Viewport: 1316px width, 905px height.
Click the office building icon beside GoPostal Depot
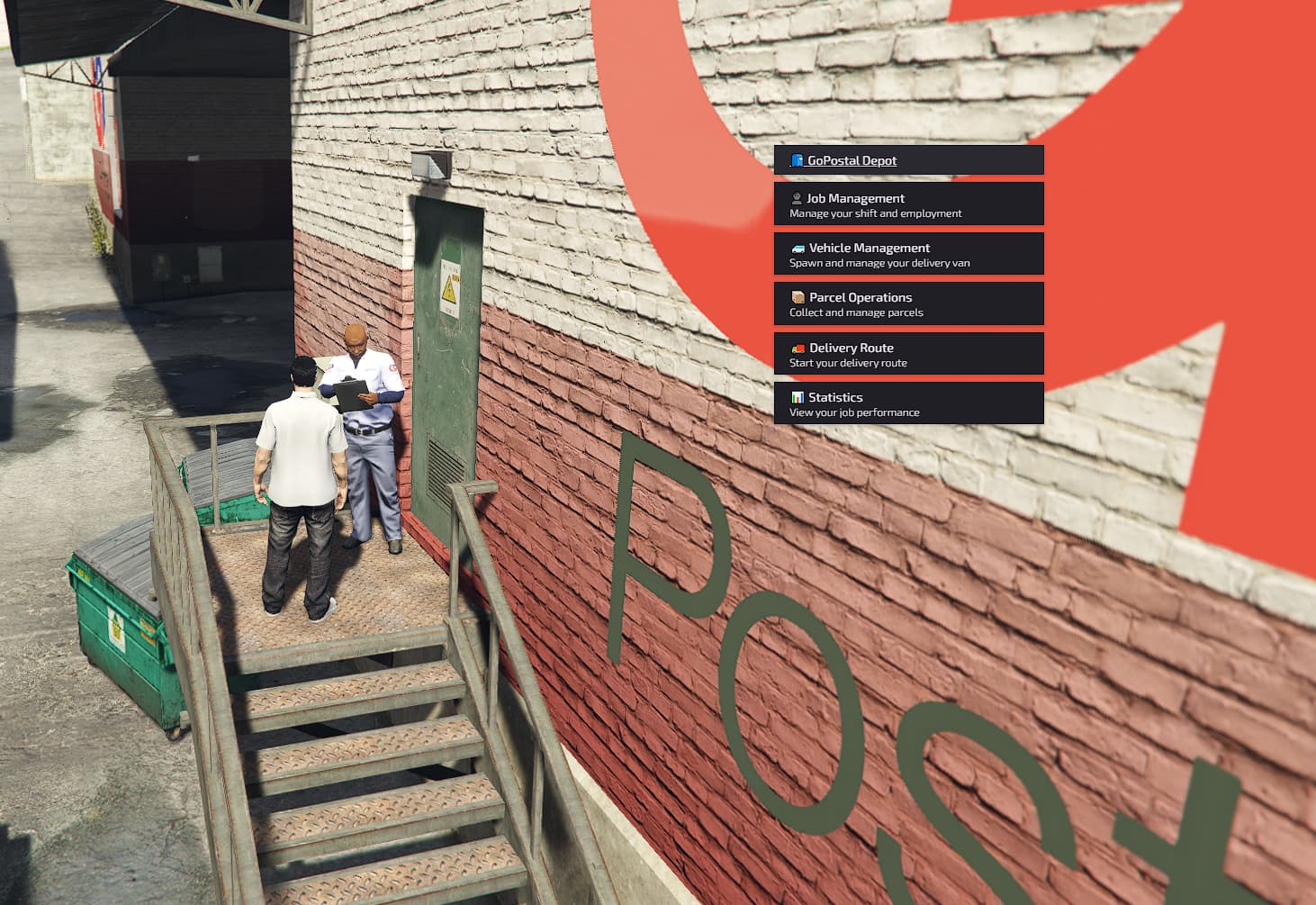(796, 159)
